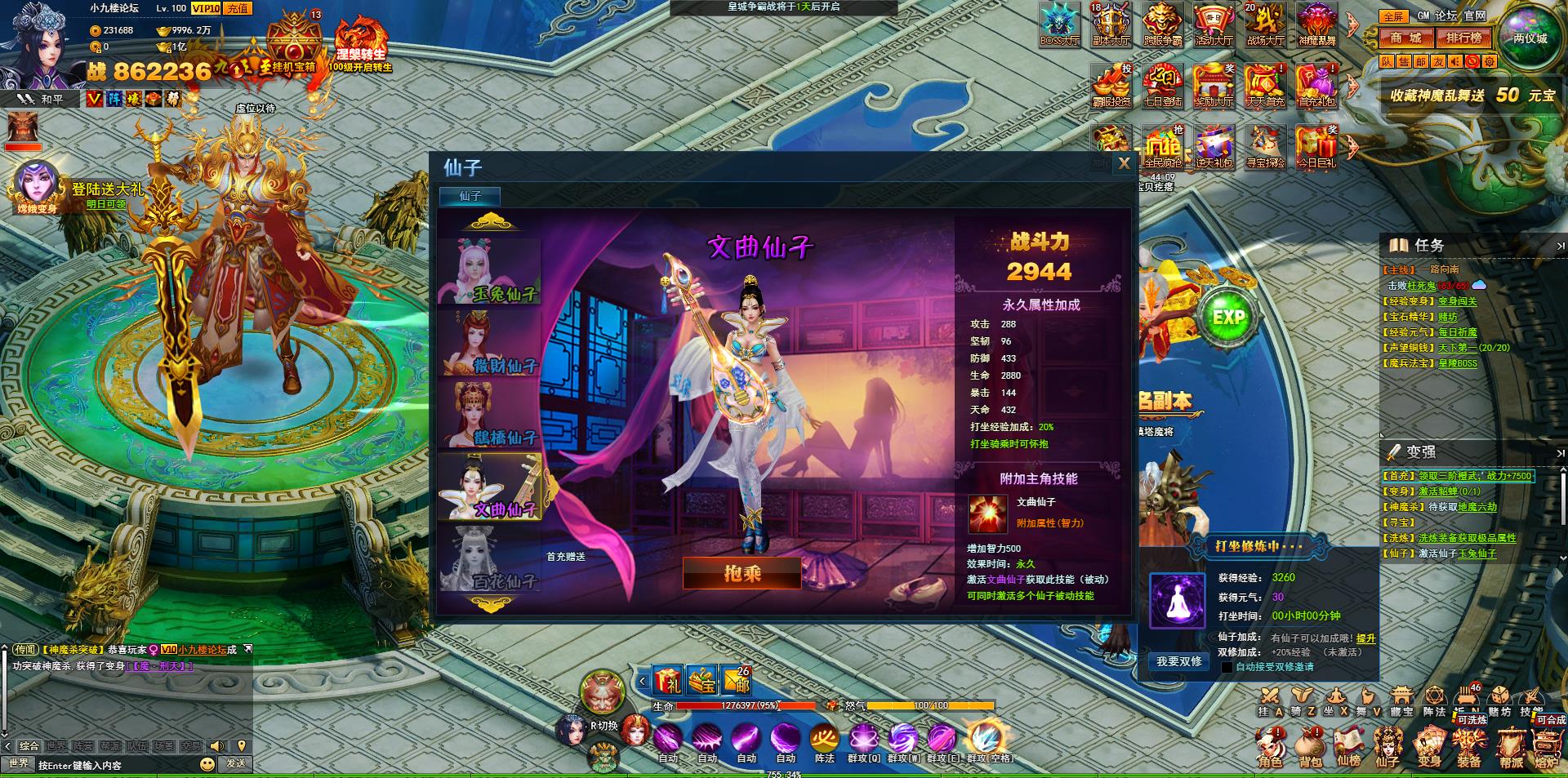The width and height of the screenshot is (1568, 778).
Task: Mute sound with the speaker icon top right
Action: tap(1455, 60)
